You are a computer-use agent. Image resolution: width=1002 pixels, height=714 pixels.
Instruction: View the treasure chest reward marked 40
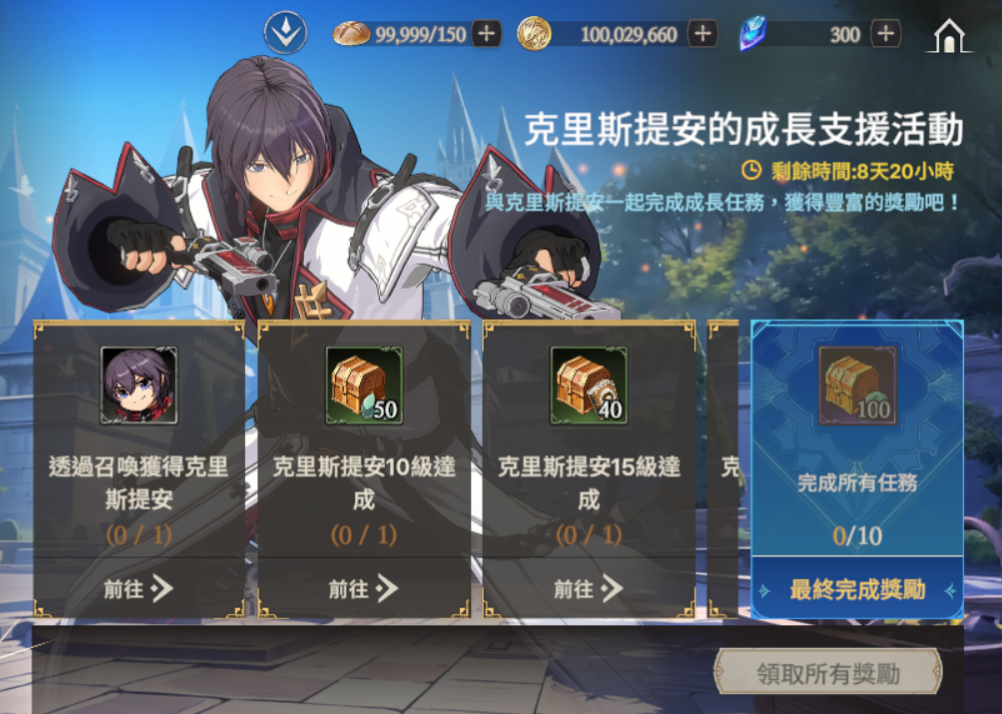pos(589,385)
